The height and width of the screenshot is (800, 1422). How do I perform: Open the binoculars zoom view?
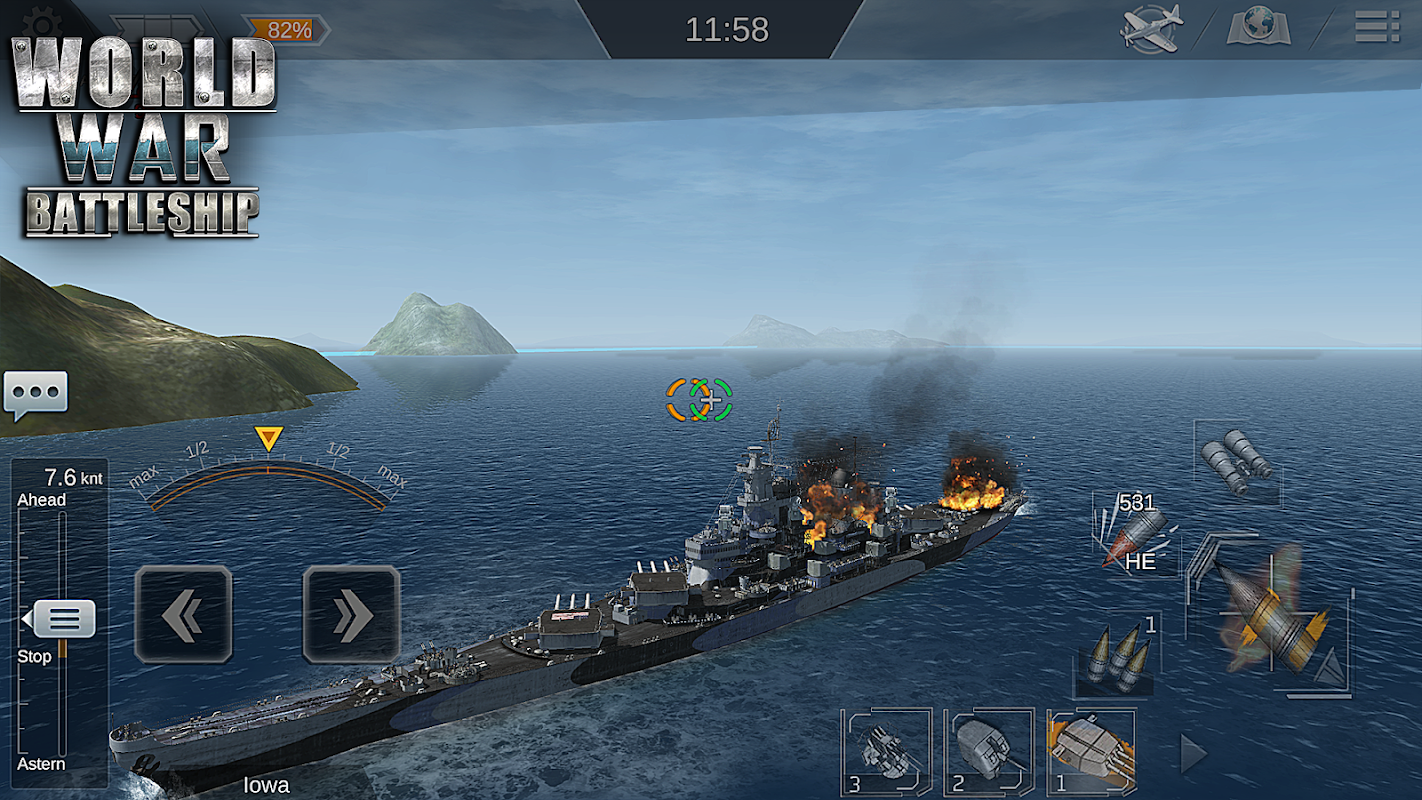[x=1238, y=463]
